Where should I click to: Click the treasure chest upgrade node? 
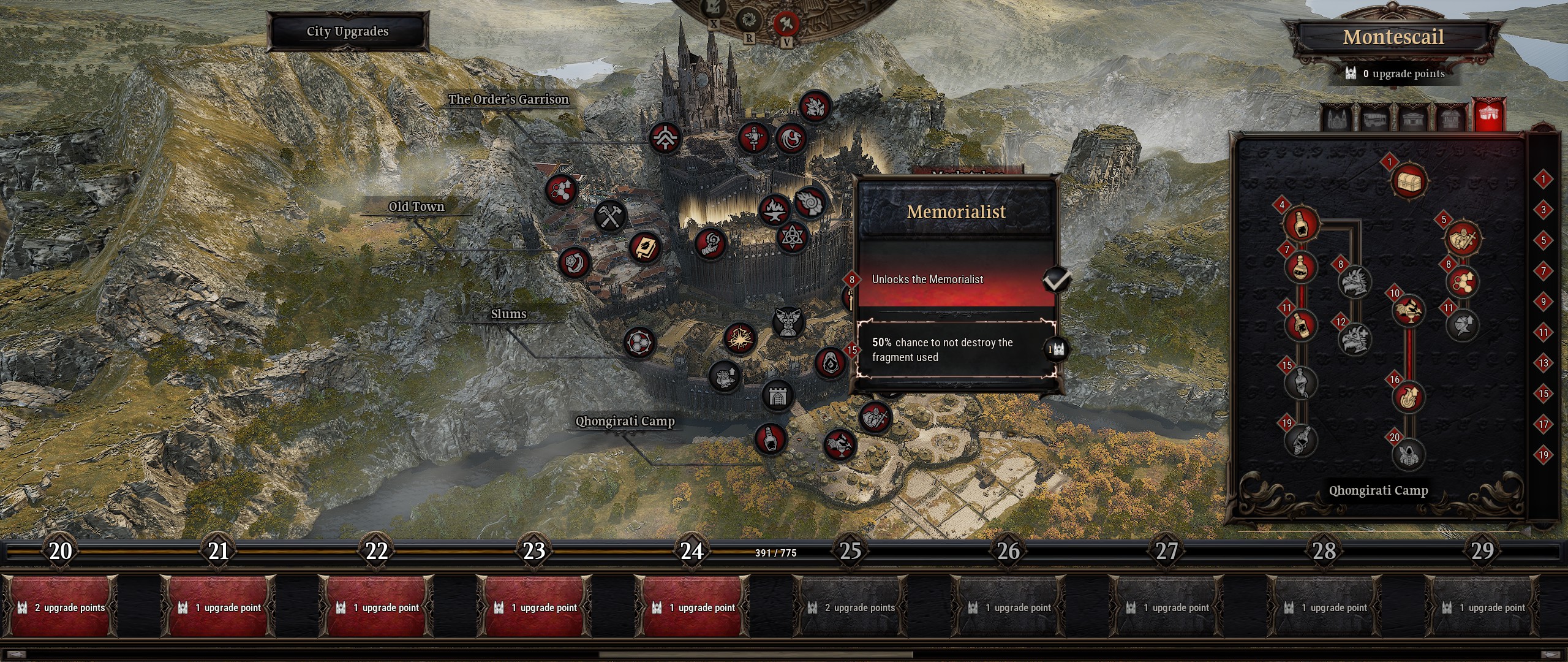(1409, 181)
